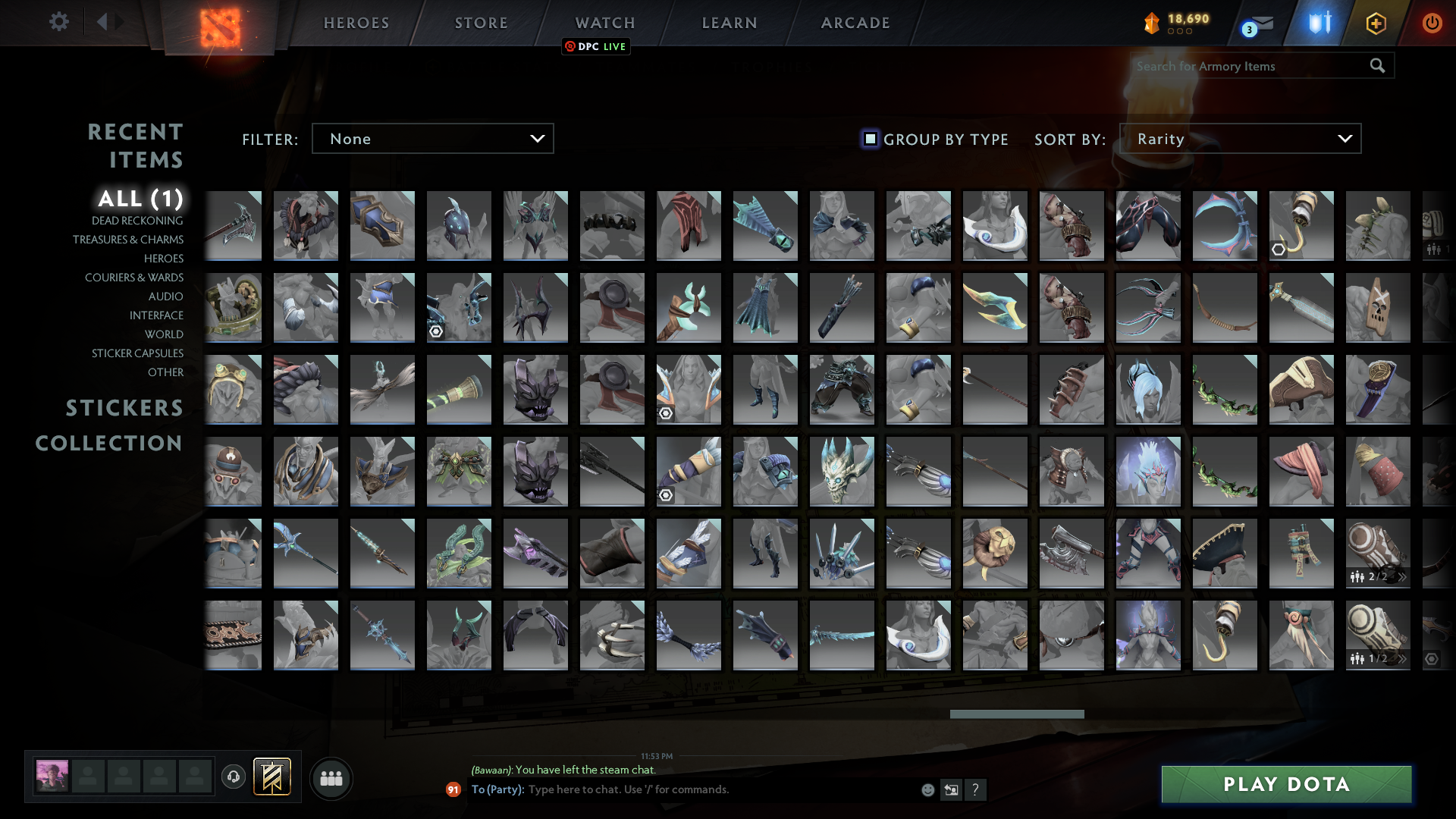Click the chat channel switch icon
Image resolution: width=1456 pixels, height=819 pixels.
pyautogui.click(x=951, y=789)
